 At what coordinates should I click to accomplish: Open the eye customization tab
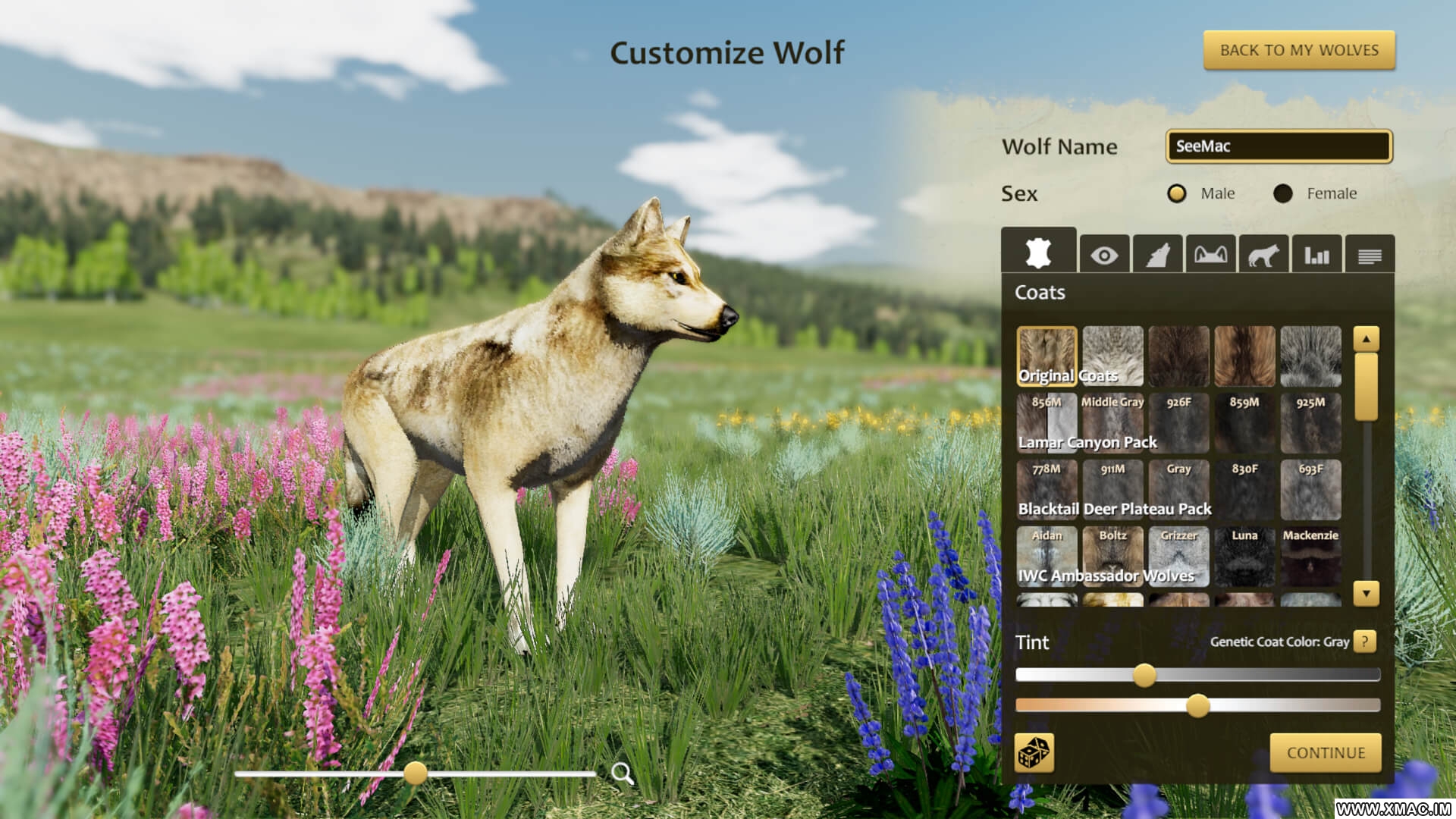point(1104,256)
